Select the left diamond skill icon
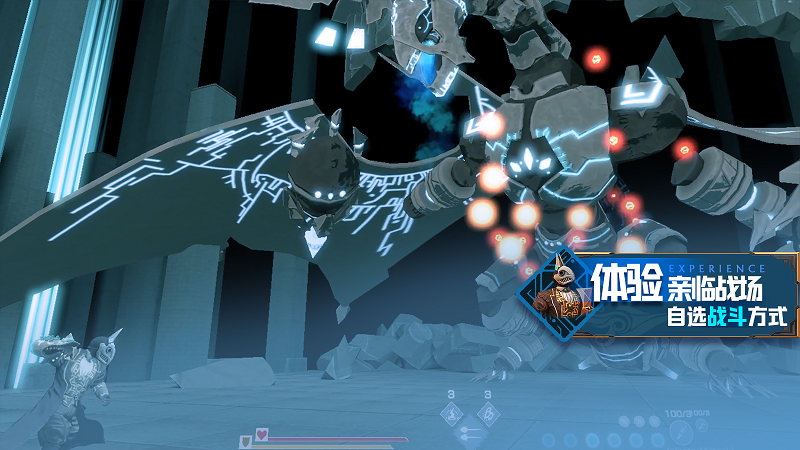This screenshot has width=800, height=450. coord(451,412)
